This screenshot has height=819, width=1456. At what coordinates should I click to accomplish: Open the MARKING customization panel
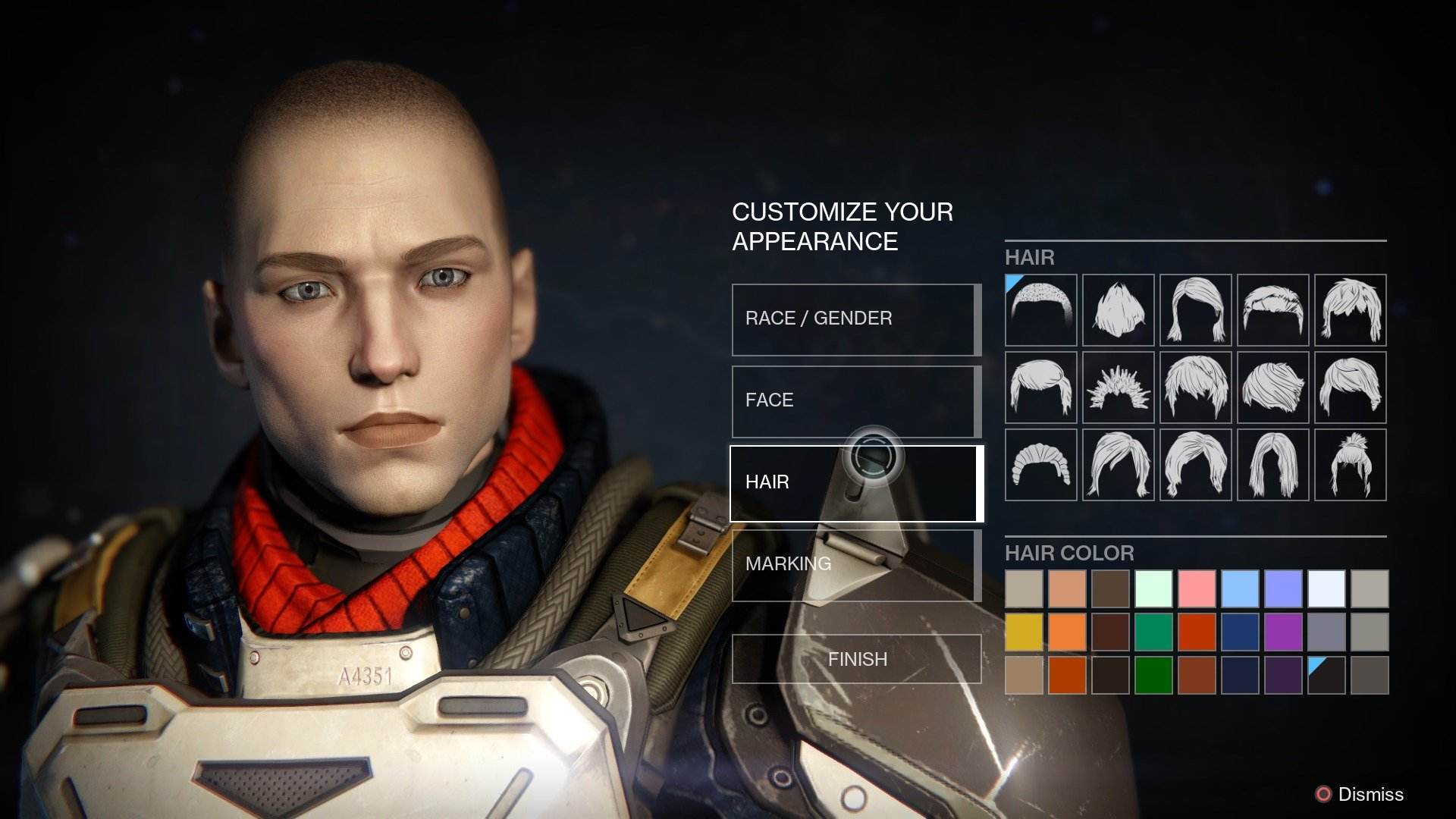click(x=855, y=563)
